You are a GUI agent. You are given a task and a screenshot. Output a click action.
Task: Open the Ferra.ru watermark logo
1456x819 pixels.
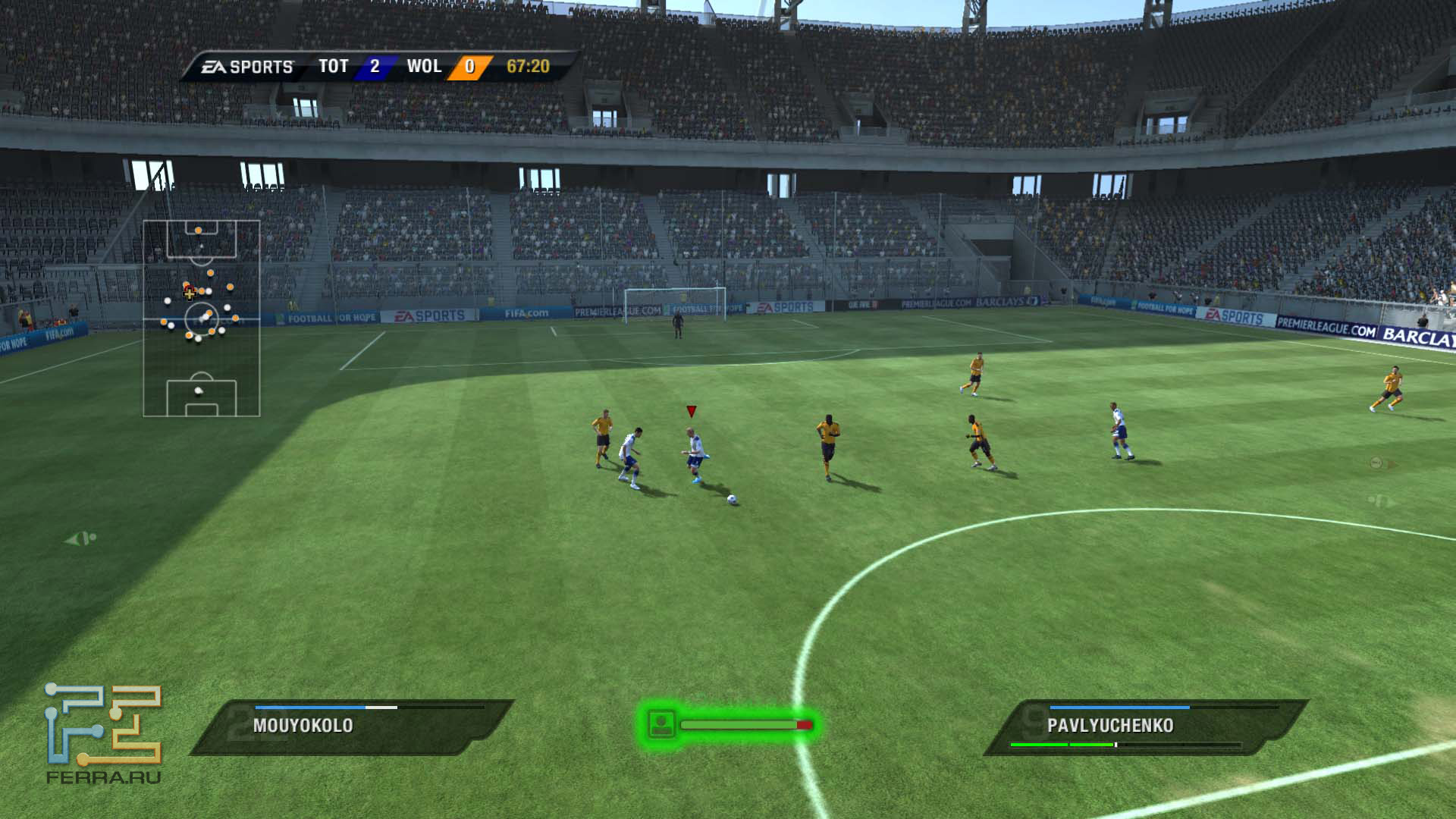tap(103, 733)
